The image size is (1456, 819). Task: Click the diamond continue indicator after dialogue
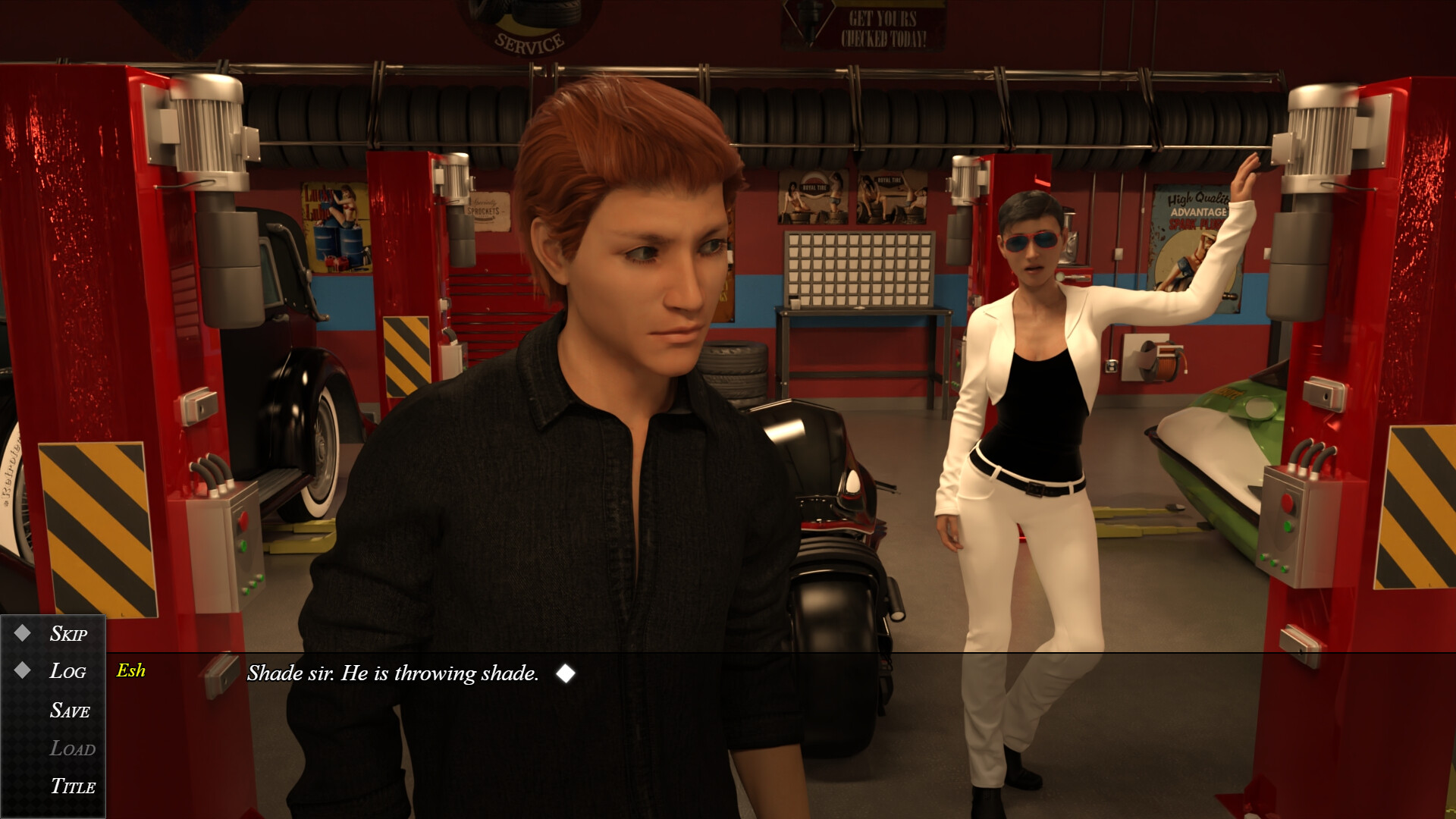(x=566, y=673)
